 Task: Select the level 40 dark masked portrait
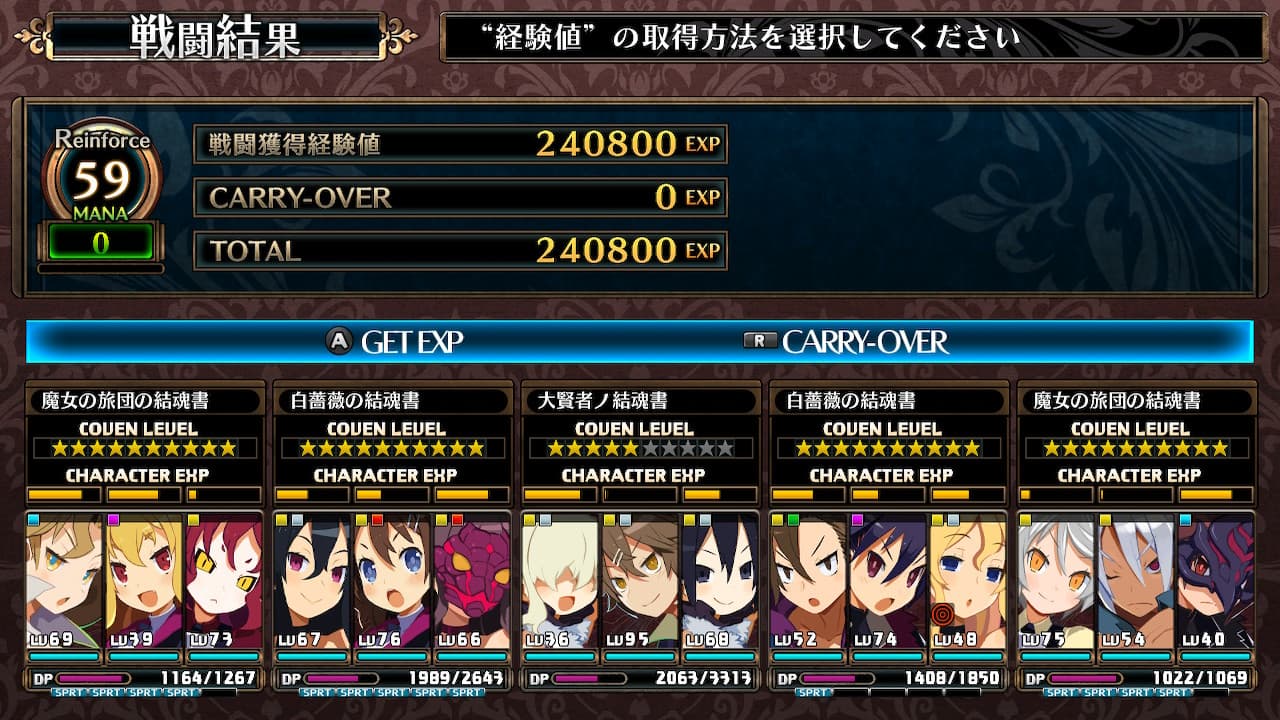(1215, 580)
